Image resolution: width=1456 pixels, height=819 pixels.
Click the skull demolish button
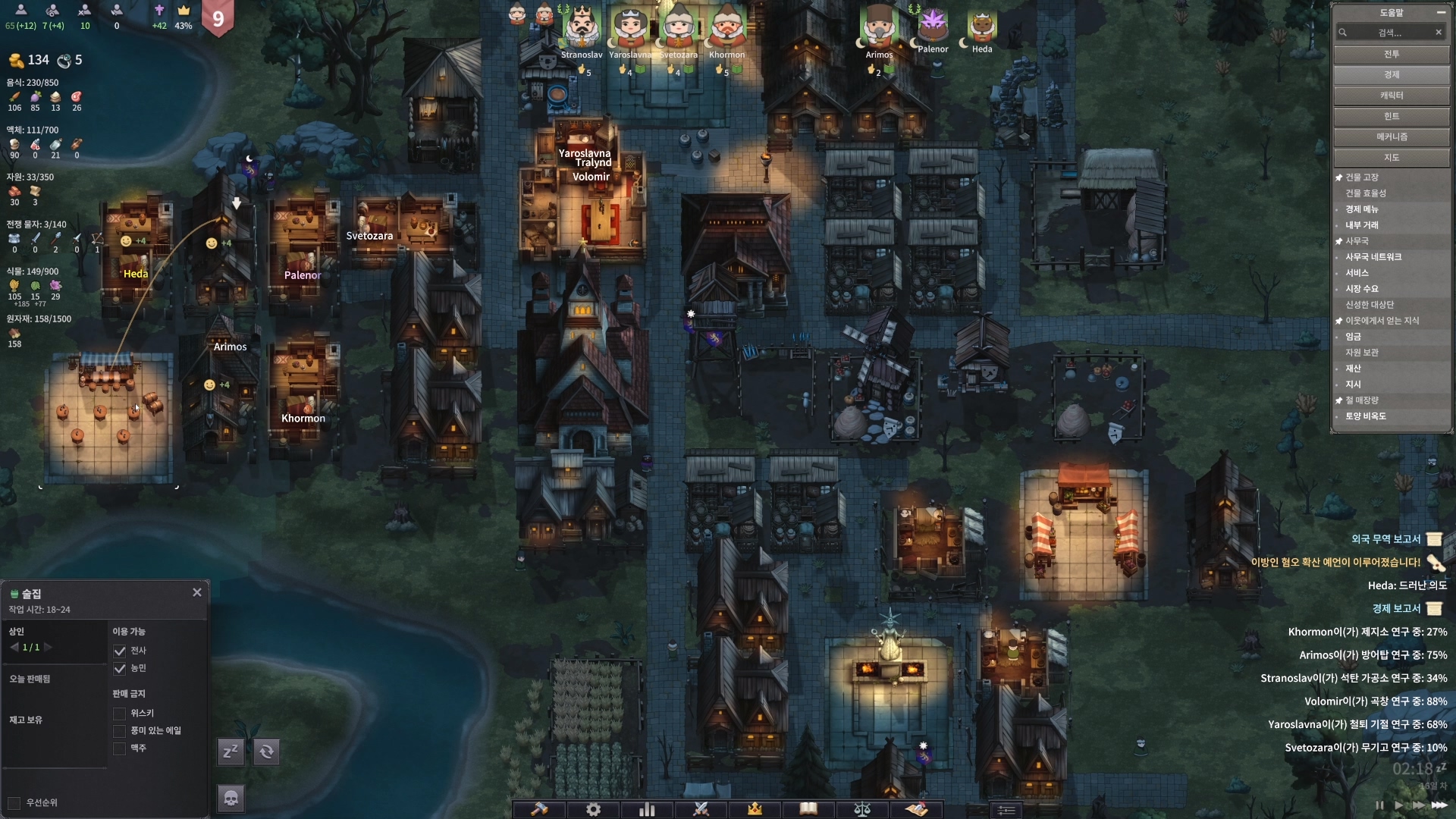[231, 798]
